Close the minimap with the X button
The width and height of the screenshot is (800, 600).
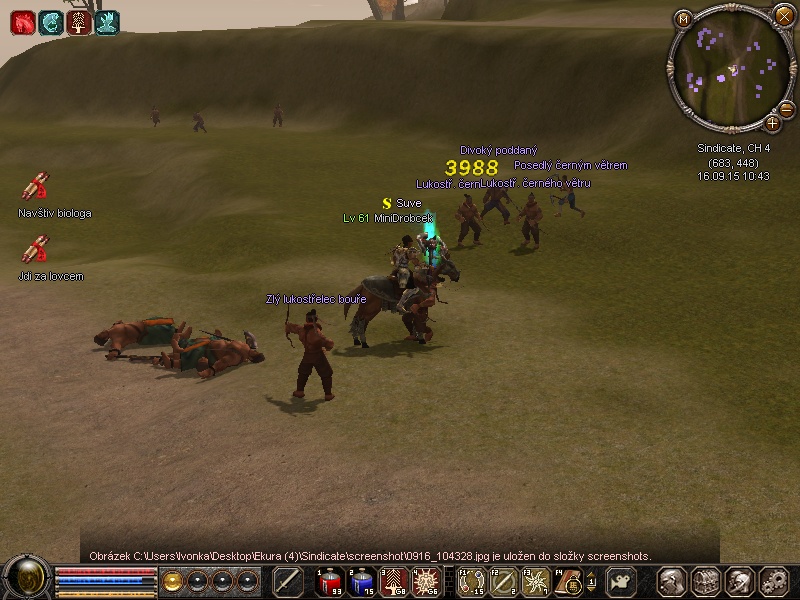pos(783,16)
